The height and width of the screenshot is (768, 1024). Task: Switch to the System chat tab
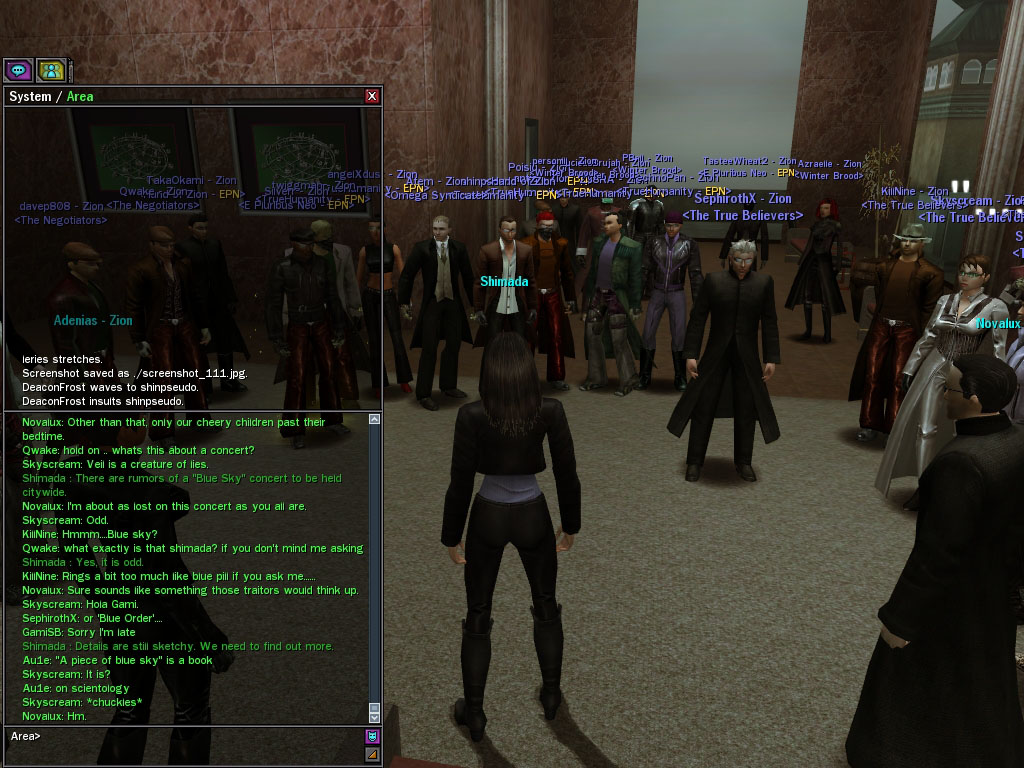(29, 96)
